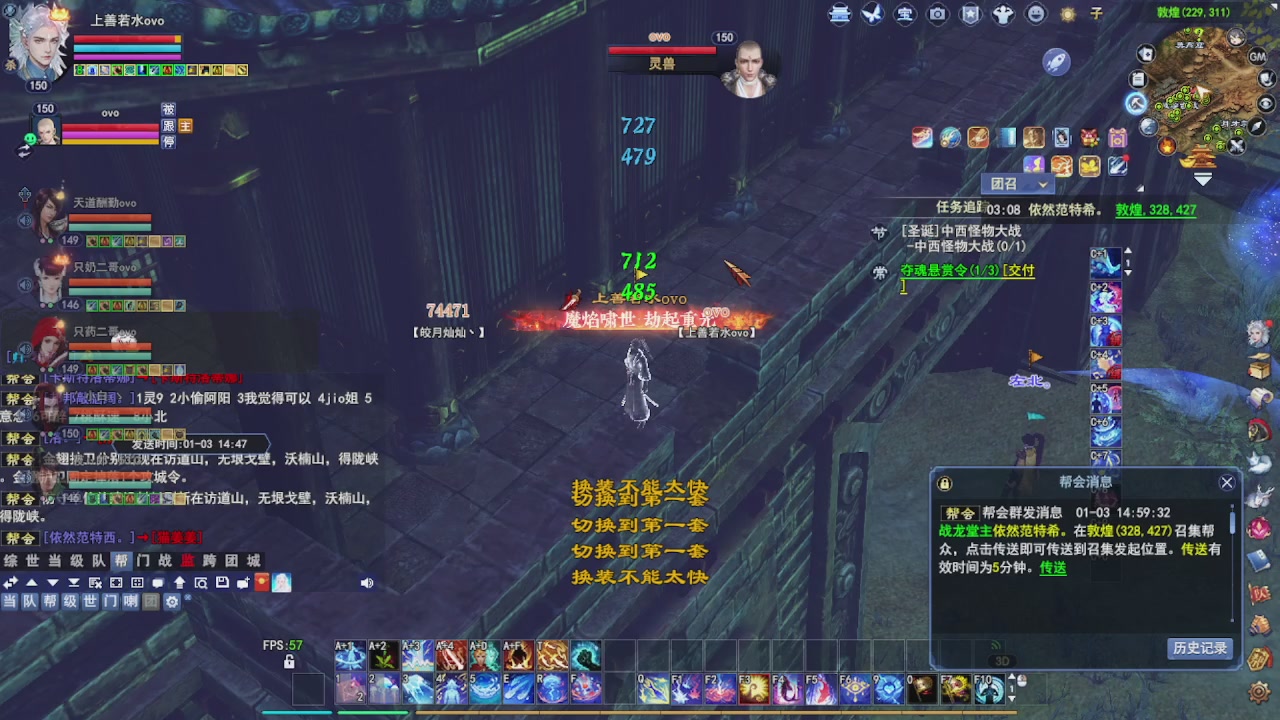Click the down arrow under the buff counter
1280x720 pixels.
[1128, 273]
